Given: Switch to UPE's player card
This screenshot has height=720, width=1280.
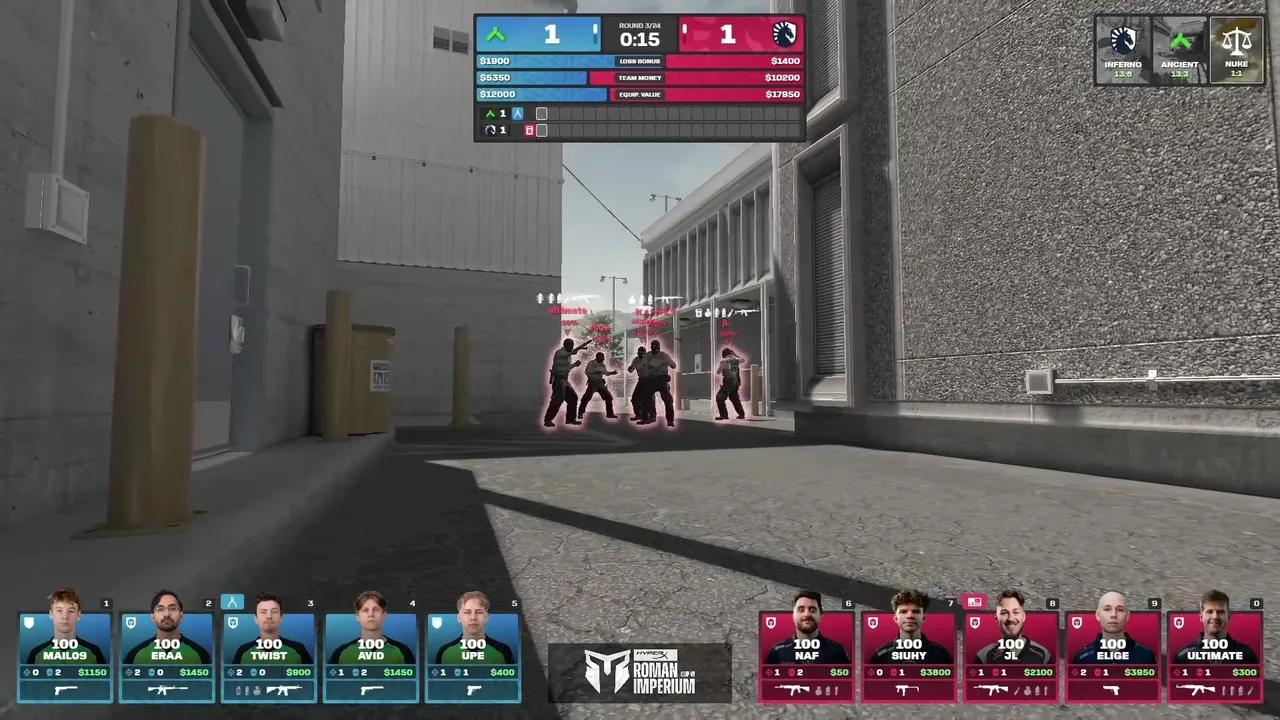Looking at the screenshot, I should click(x=474, y=650).
